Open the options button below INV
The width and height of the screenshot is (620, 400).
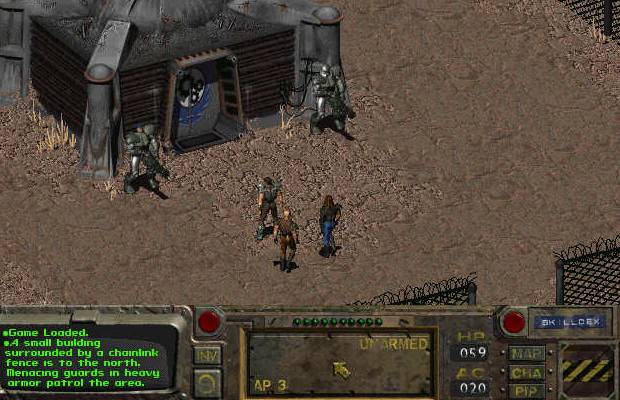tap(207, 381)
